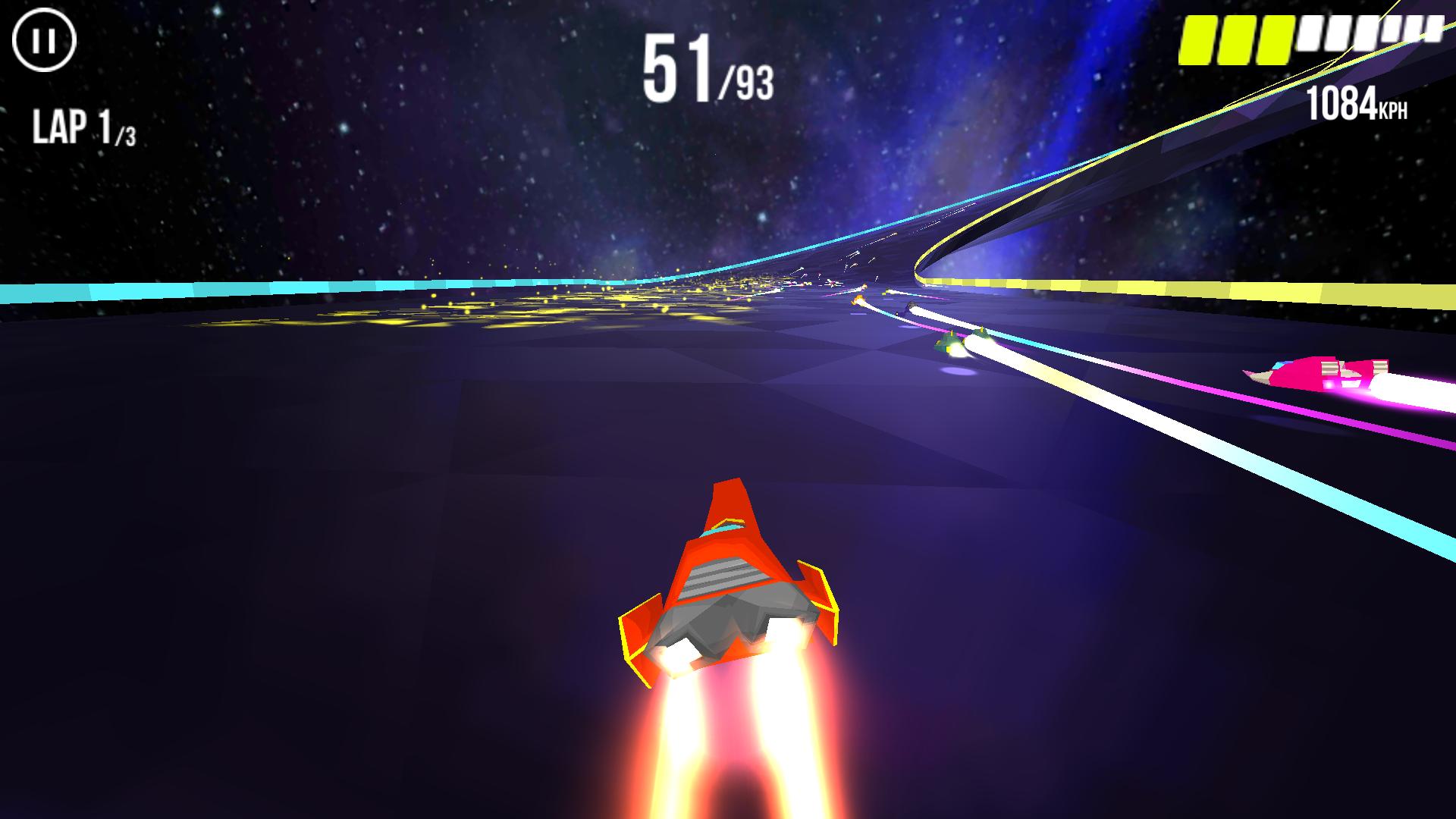Click the empty boost meter segments
1456x819 pixels.
pos(1373,34)
